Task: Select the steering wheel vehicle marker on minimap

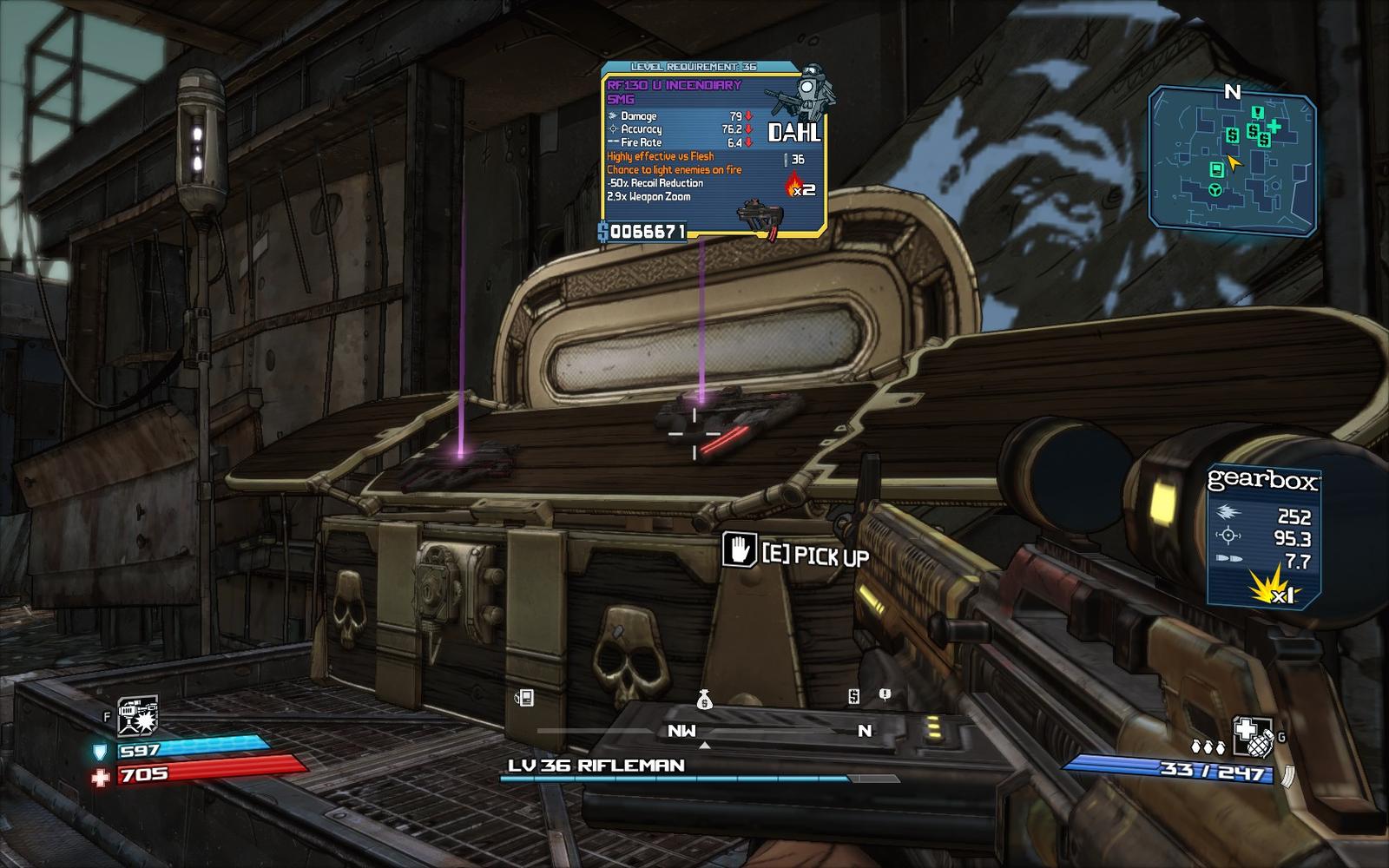Action: point(1215,189)
